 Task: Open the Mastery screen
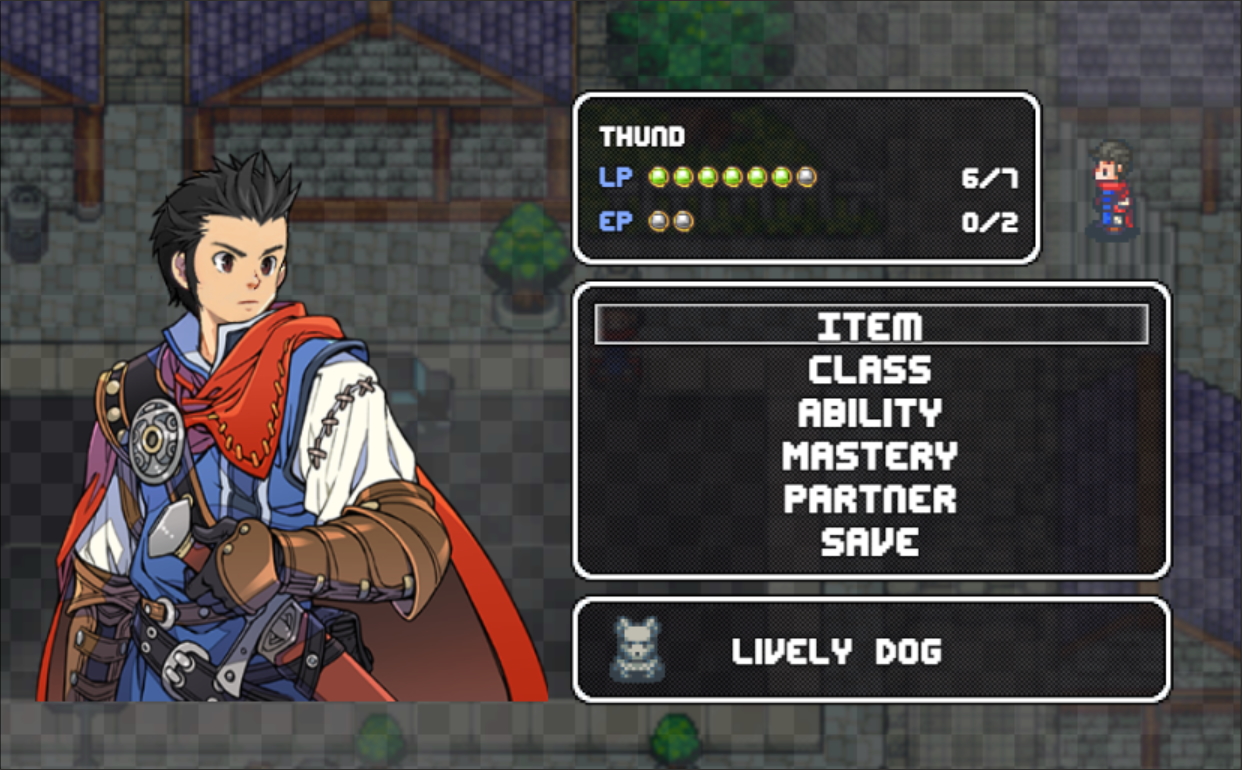870,456
